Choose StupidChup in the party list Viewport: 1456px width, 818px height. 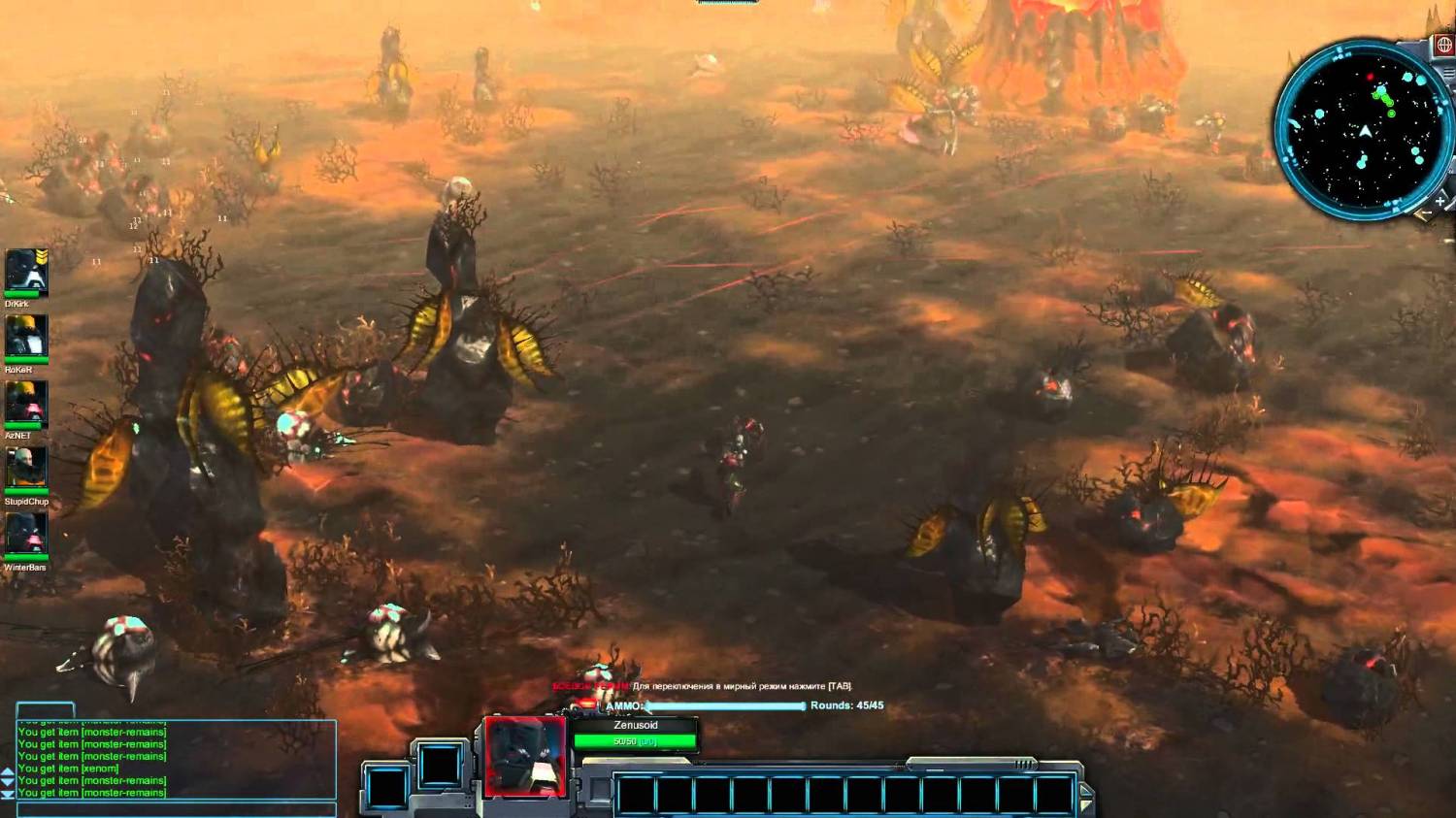pyautogui.click(x=26, y=469)
